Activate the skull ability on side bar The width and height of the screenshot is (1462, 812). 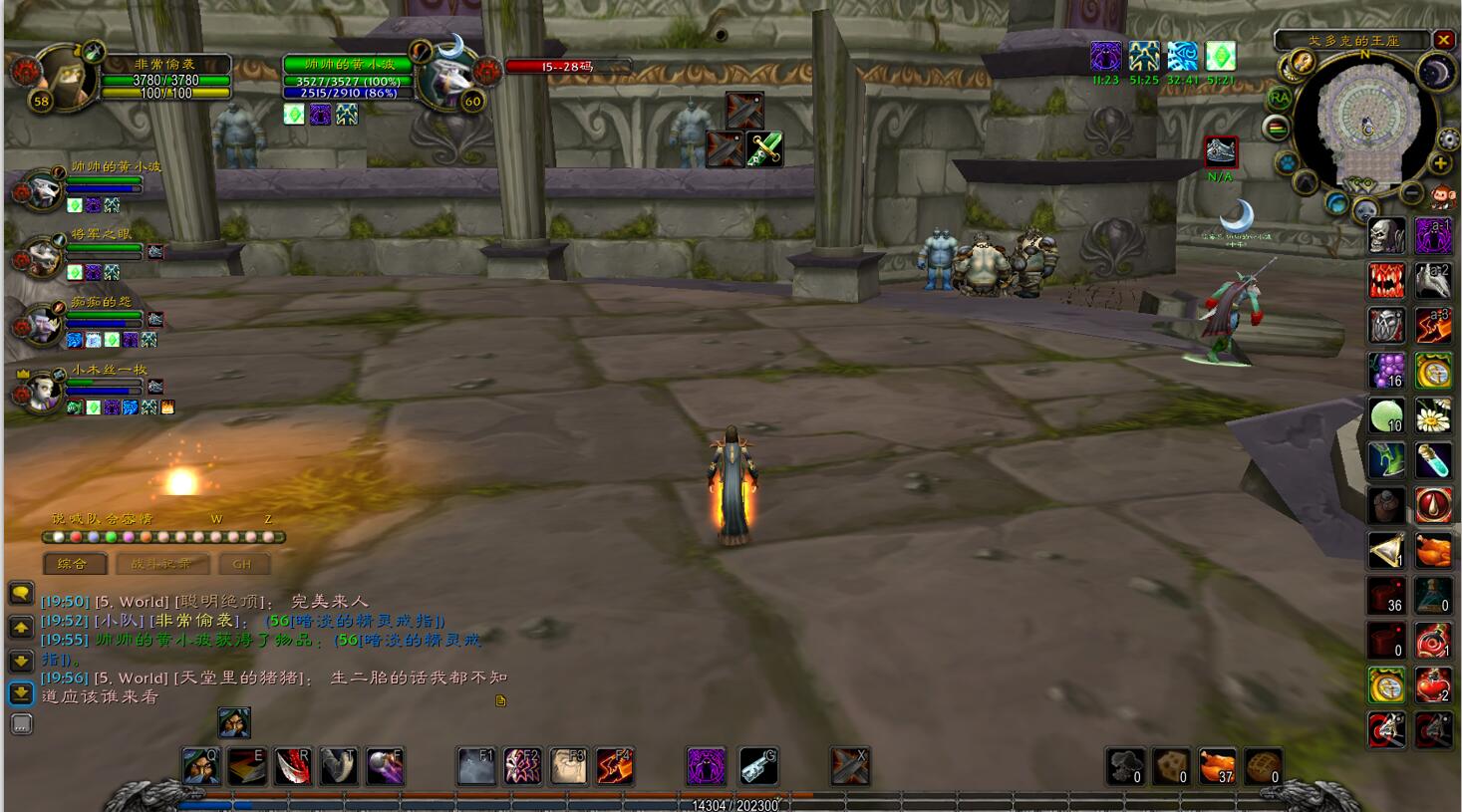pos(1386,237)
